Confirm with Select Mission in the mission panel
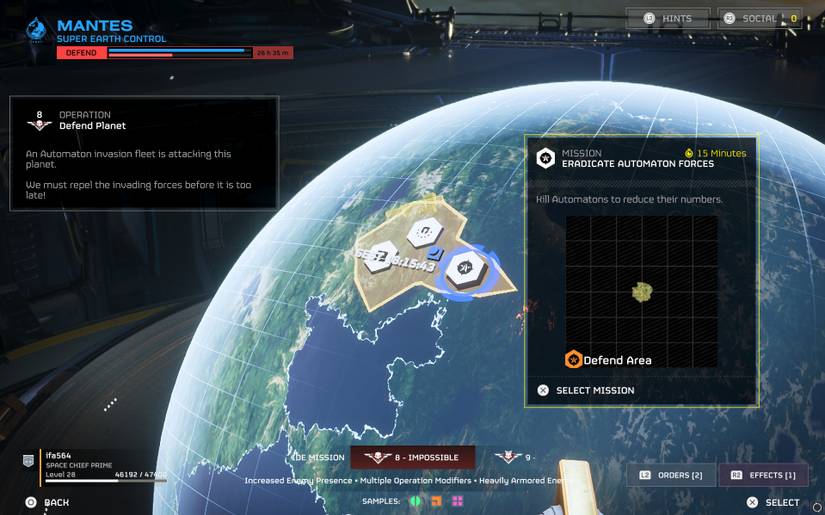Image resolution: width=825 pixels, height=515 pixels. pos(587,390)
